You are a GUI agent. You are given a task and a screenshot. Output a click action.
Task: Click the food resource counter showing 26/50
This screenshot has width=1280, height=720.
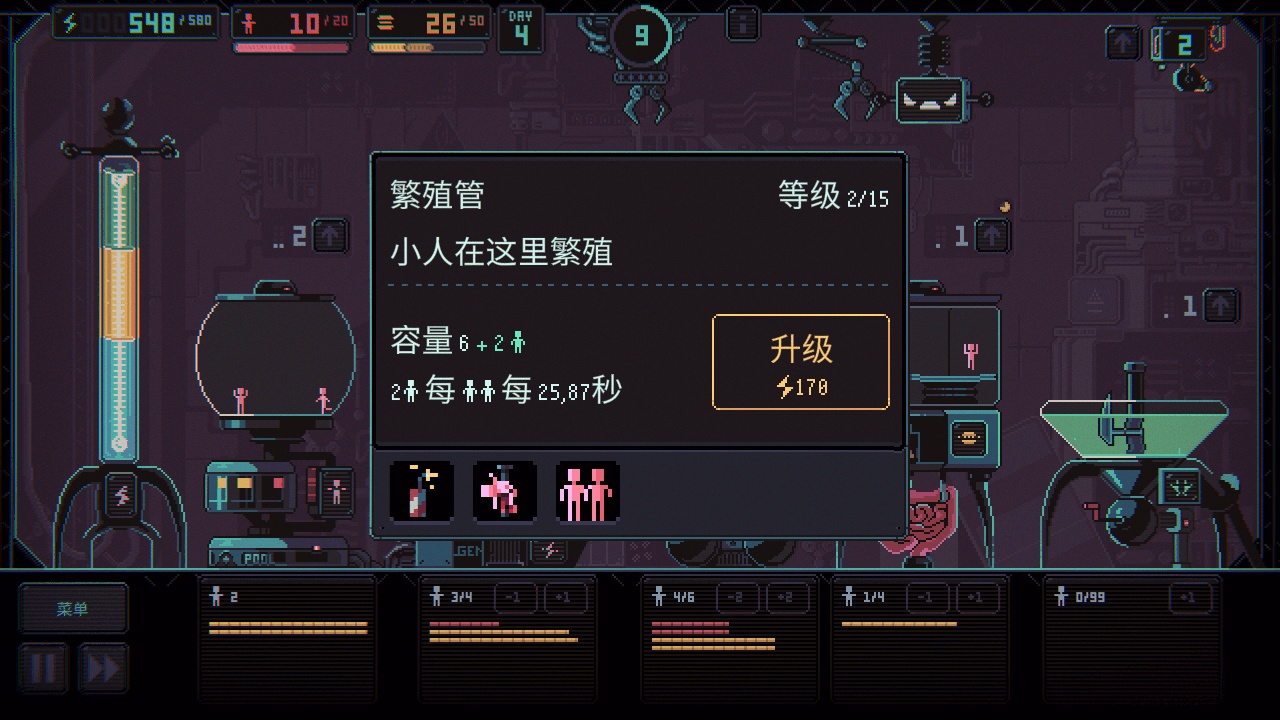(x=428, y=20)
